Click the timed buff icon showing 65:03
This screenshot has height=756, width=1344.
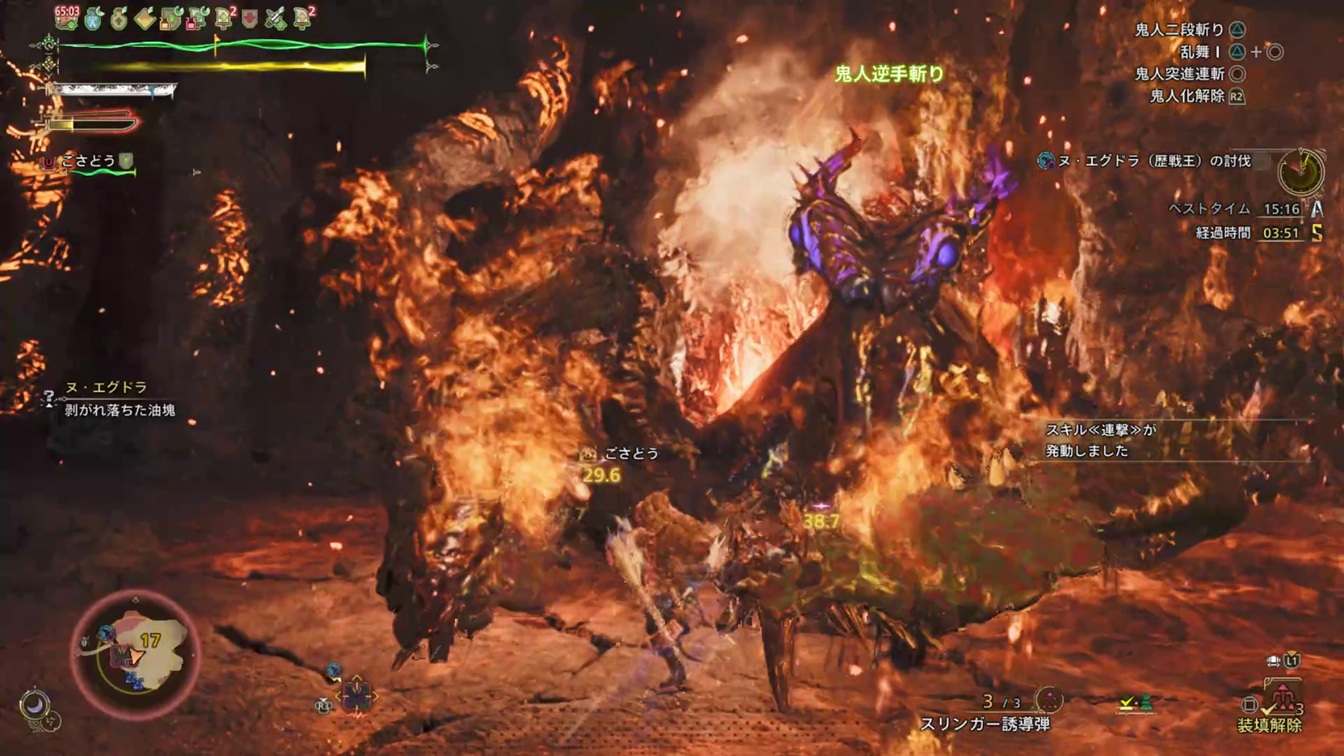coord(67,16)
